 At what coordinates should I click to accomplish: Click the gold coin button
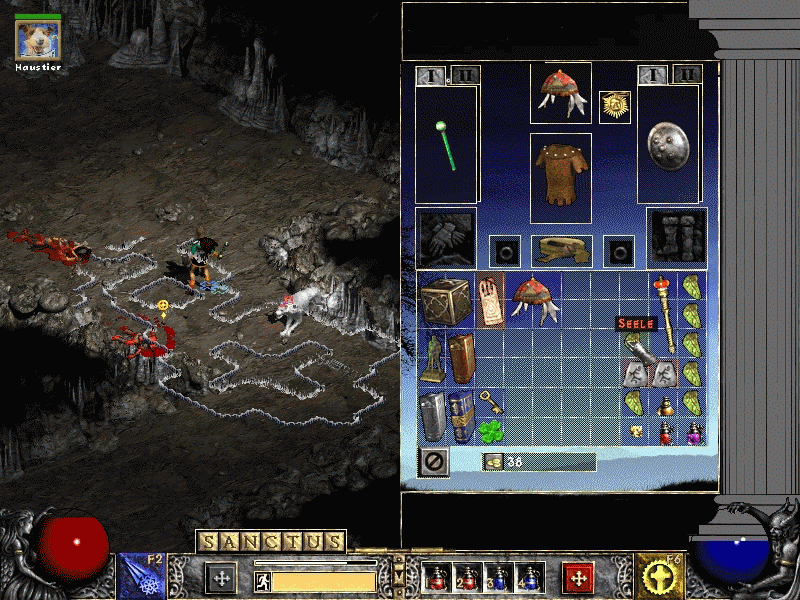(x=493, y=461)
